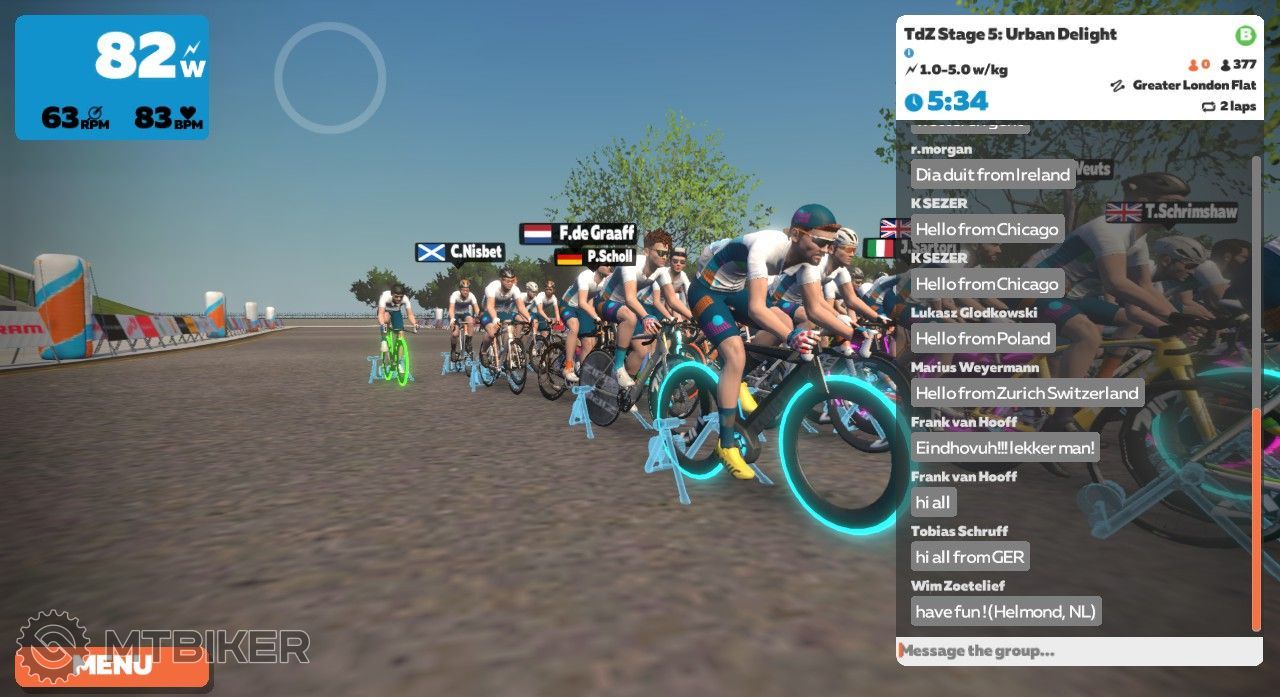The height and width of the screenshot is (697, 1280).
Task: Select Wim Zoetelief's "have fun!" message
Action: point(1005,611)
